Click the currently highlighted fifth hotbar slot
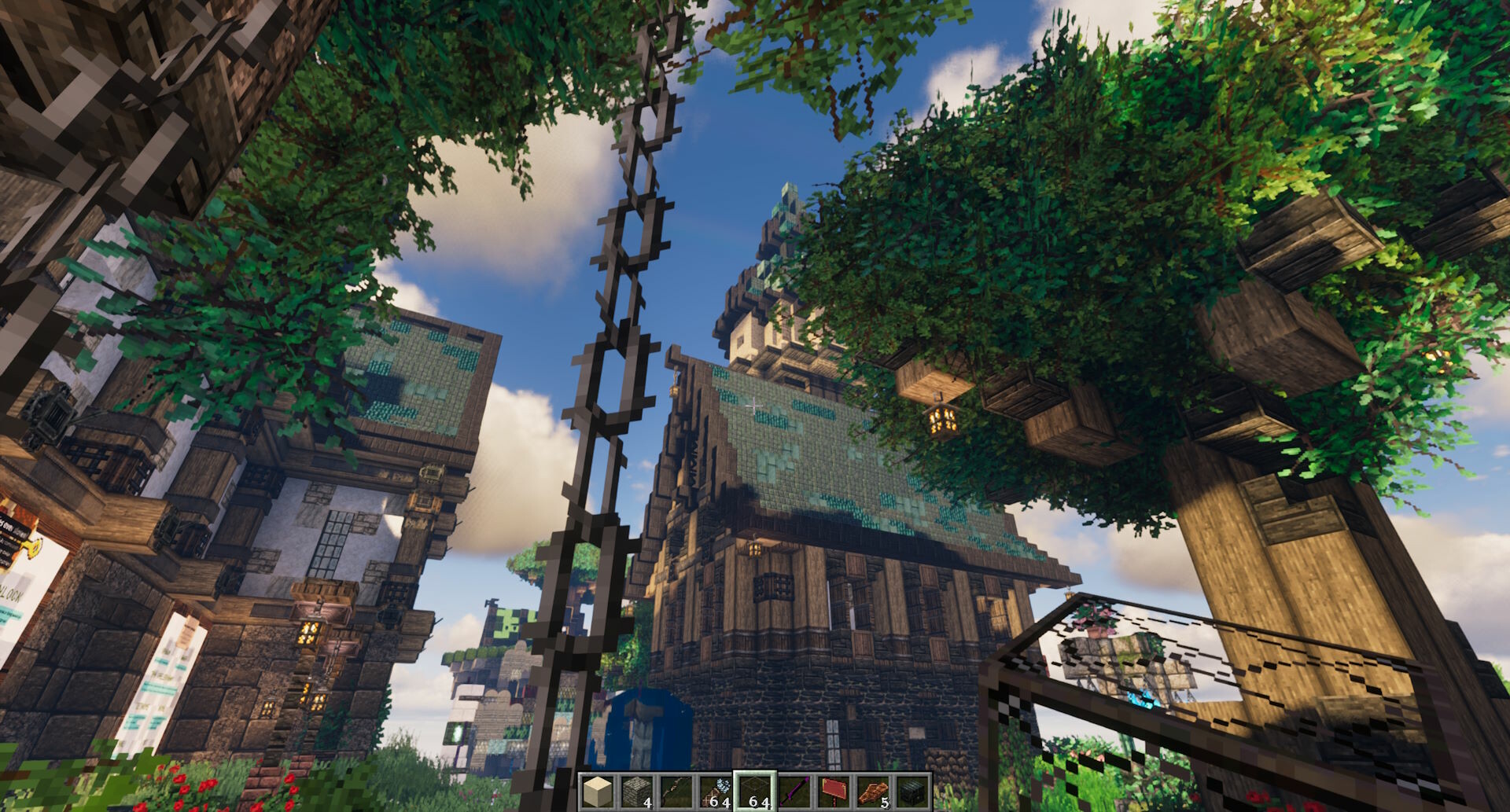Image resolution: width=1510 pixels, height=812 pixels. 755,792
